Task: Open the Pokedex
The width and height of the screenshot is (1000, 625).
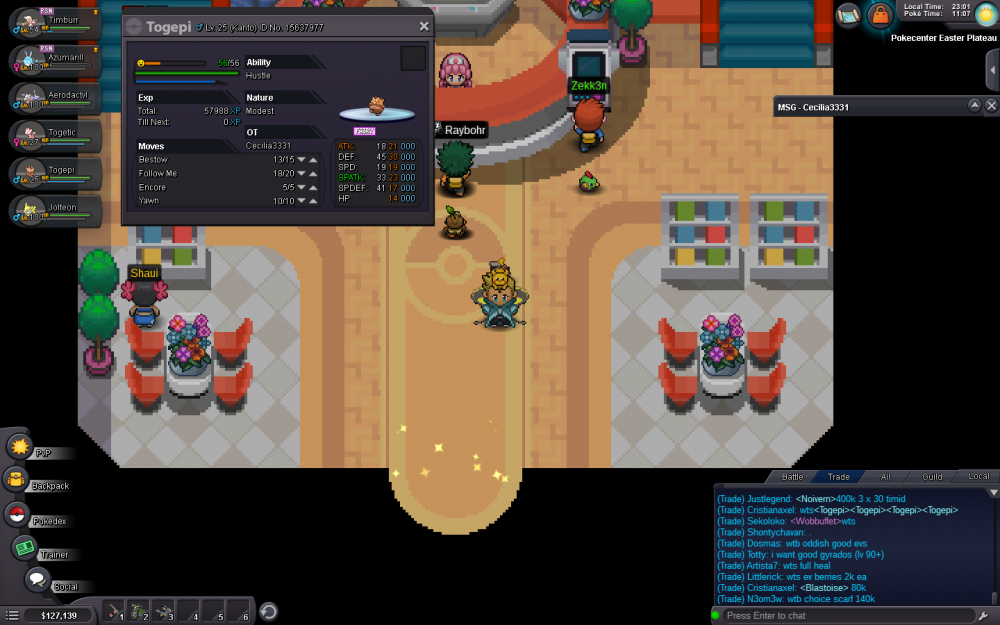Action: pos(17,515)
